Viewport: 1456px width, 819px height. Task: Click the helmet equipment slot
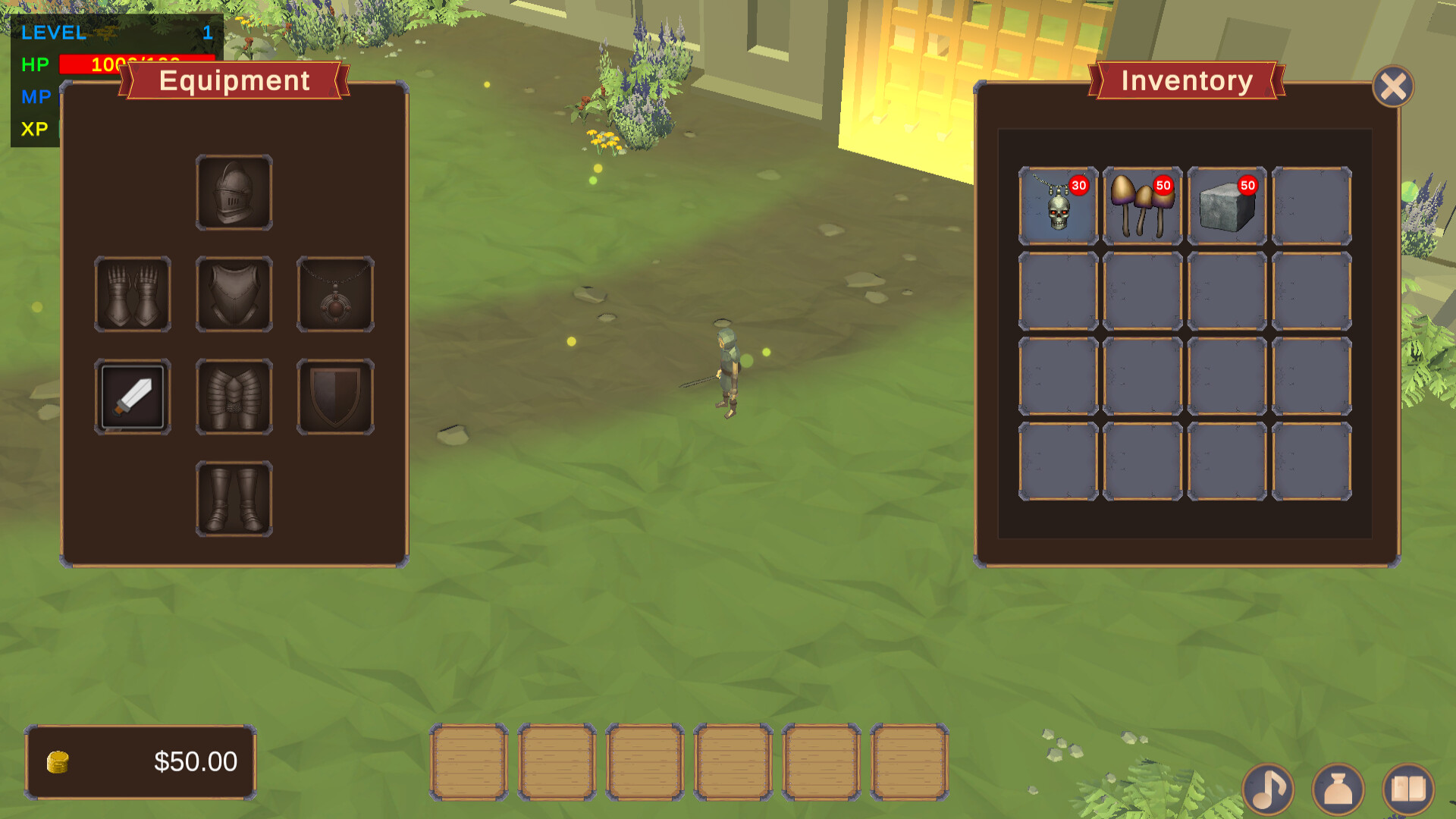(234, 192)
